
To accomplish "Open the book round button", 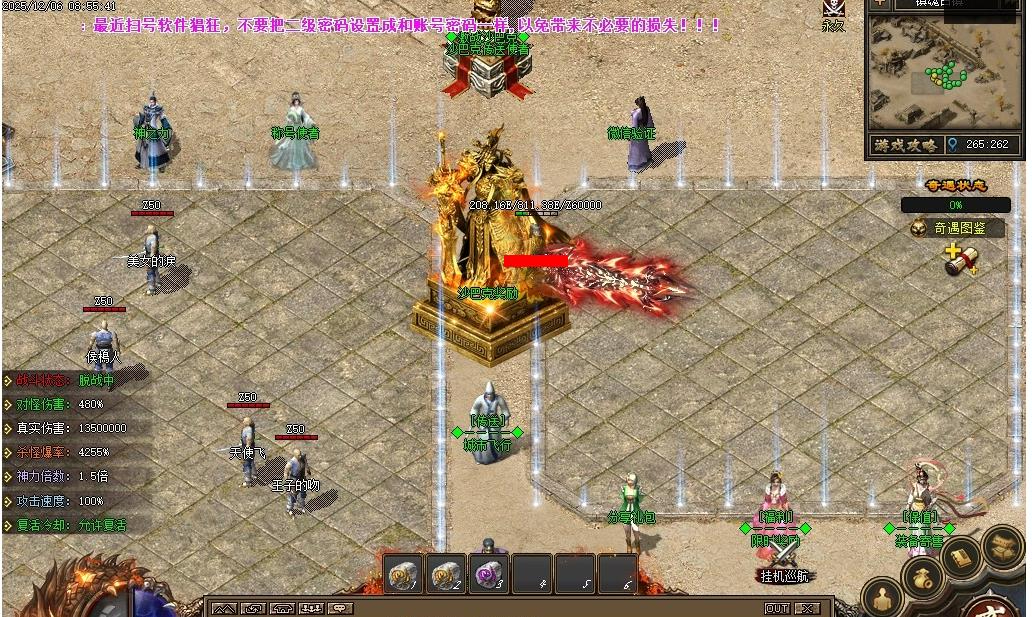I will (x=961, y=556).
